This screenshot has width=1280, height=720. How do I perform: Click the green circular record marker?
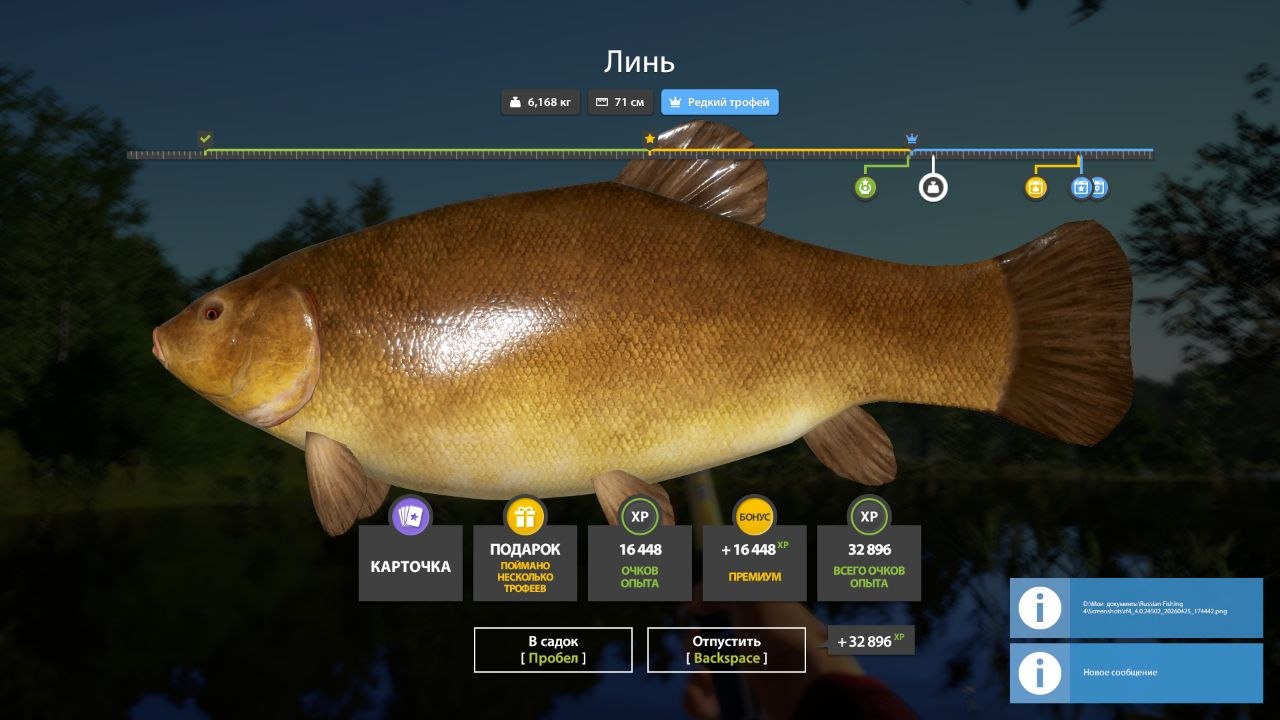pos(866,187)
